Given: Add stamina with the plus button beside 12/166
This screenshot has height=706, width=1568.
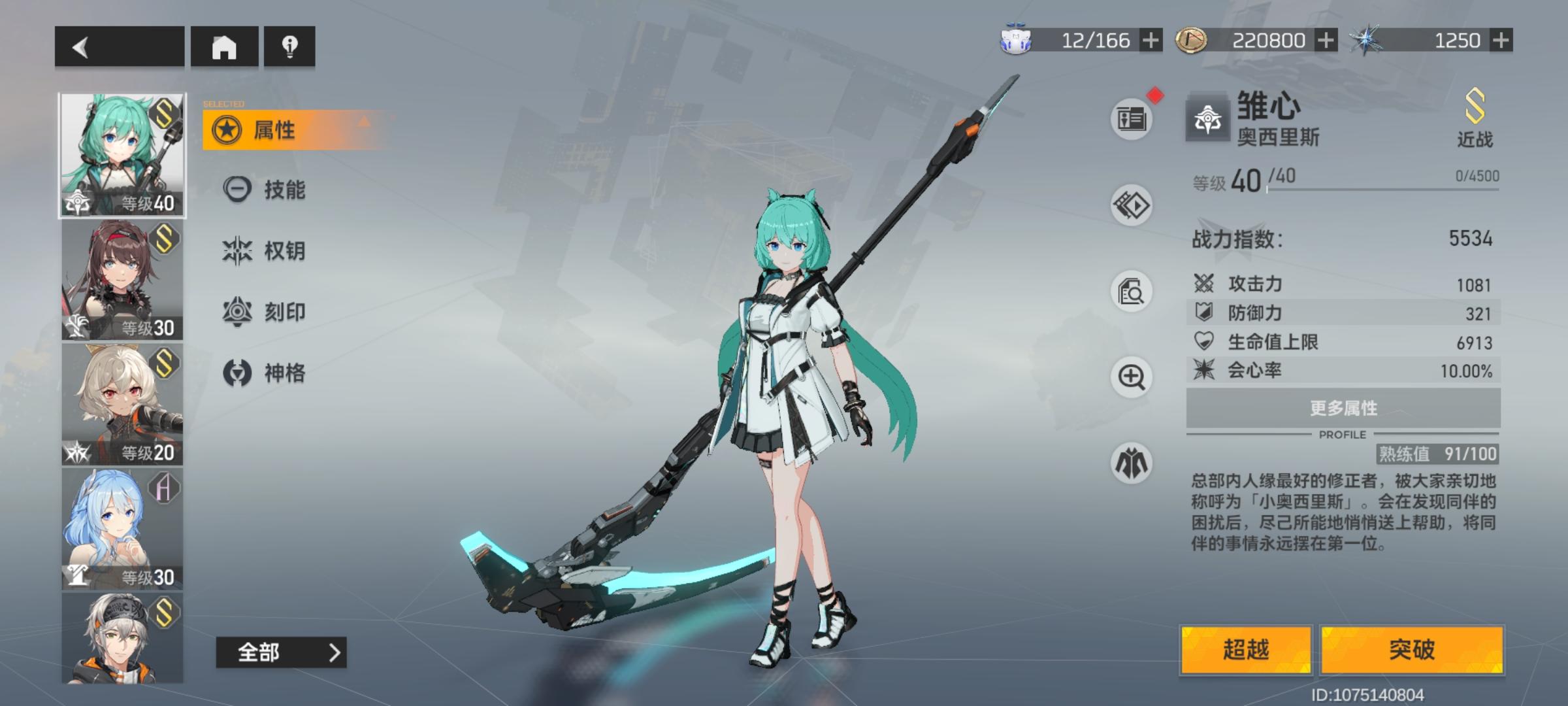Looking at the screenshot, I should coord(1151,41).
